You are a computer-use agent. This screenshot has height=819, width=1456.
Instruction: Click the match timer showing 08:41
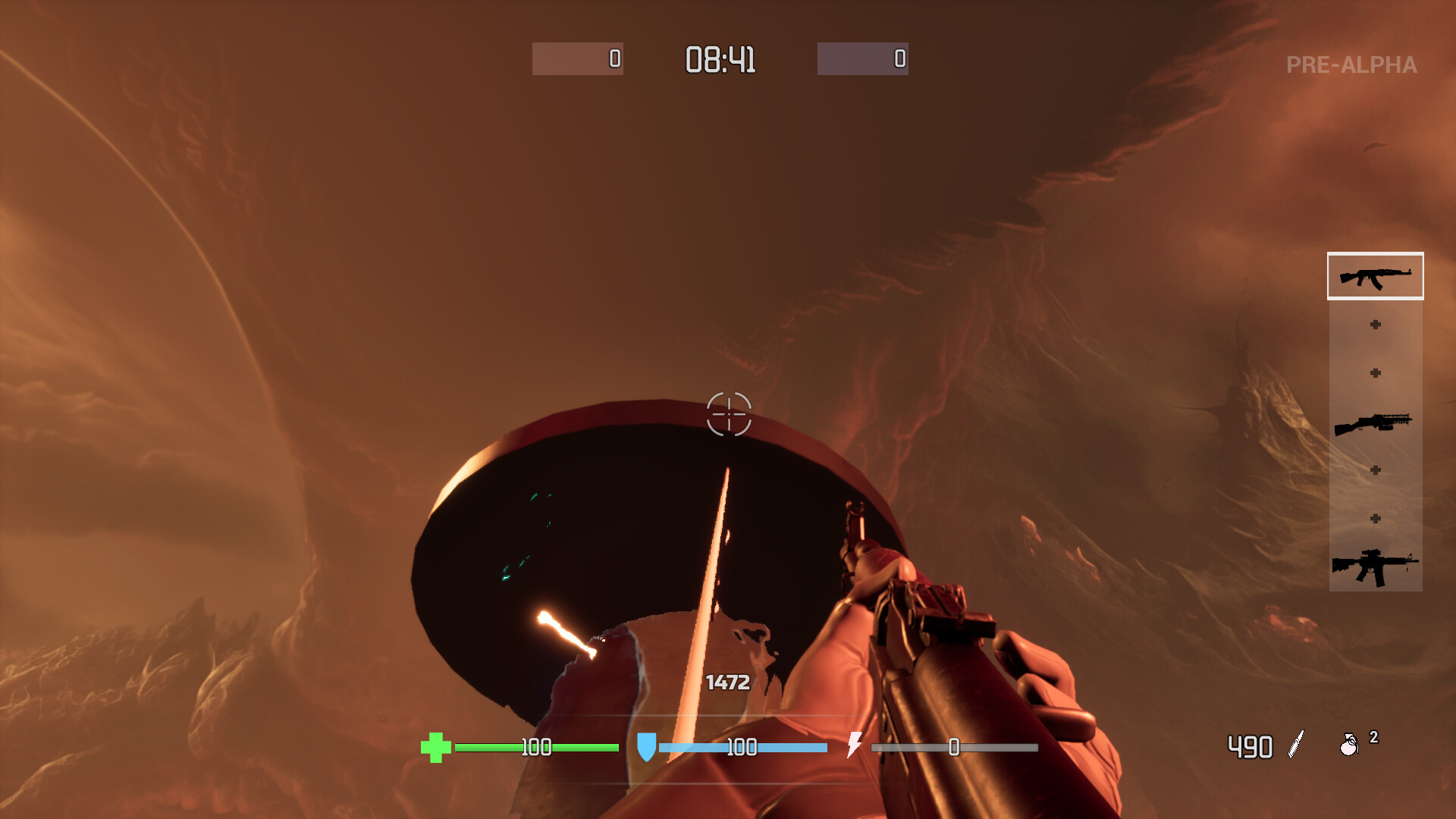[x=720, y=61]
